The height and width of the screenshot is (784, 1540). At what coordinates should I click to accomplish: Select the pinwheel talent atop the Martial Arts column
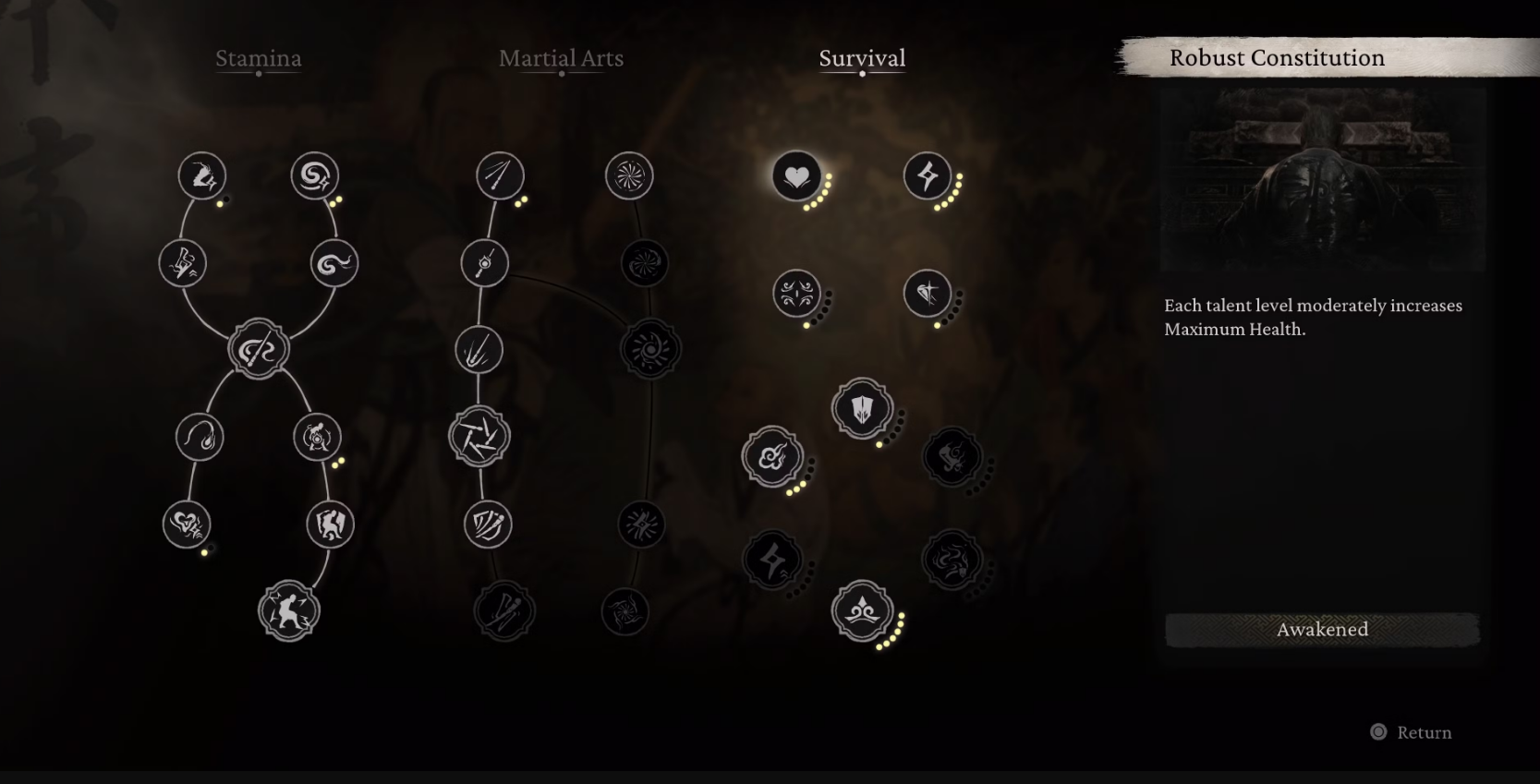(632, 177)
